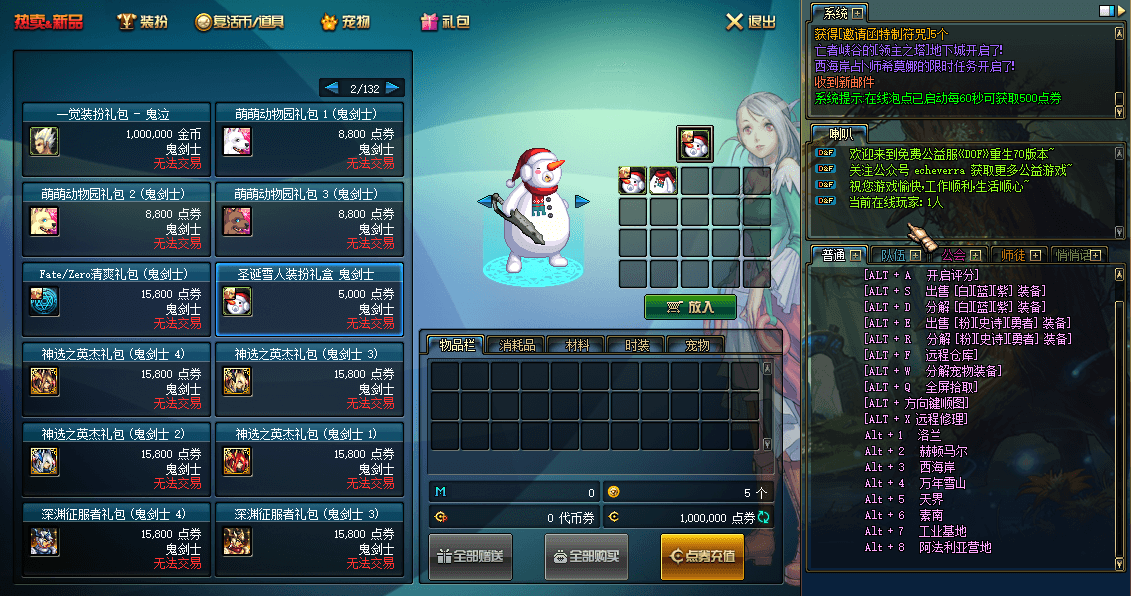Open the 装扮 avatar category
Viewport: 1131px width, 596px height.
[142, 22]
